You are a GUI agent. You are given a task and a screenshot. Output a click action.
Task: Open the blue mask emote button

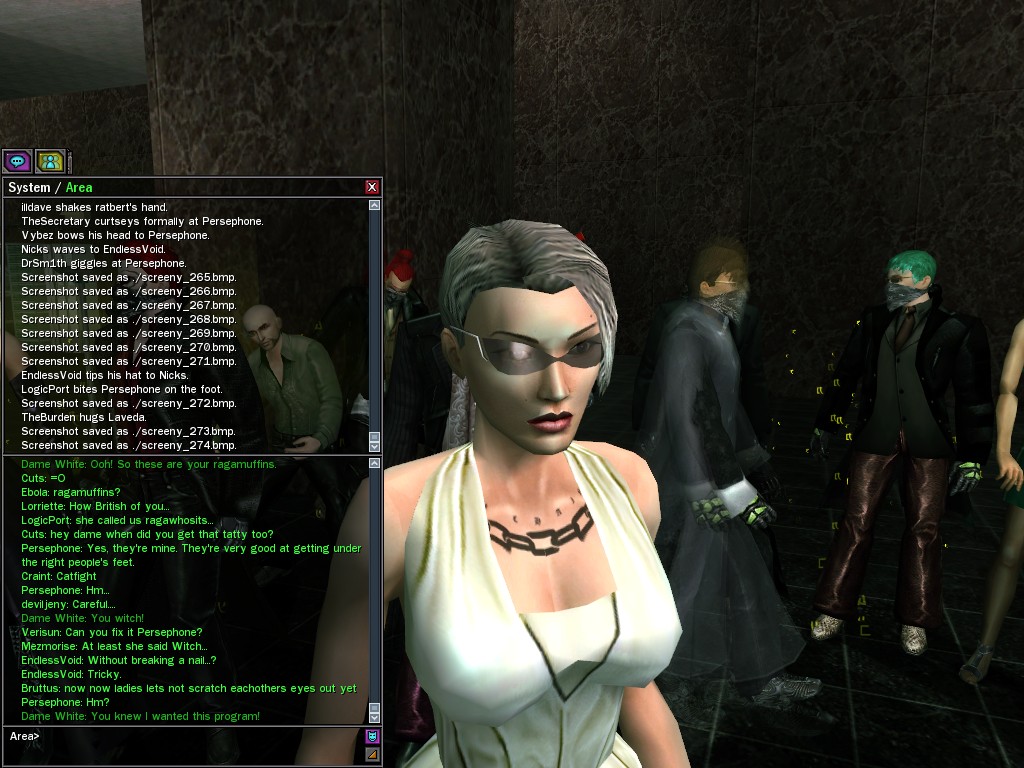pyautogui.click(x=373, y=736)
